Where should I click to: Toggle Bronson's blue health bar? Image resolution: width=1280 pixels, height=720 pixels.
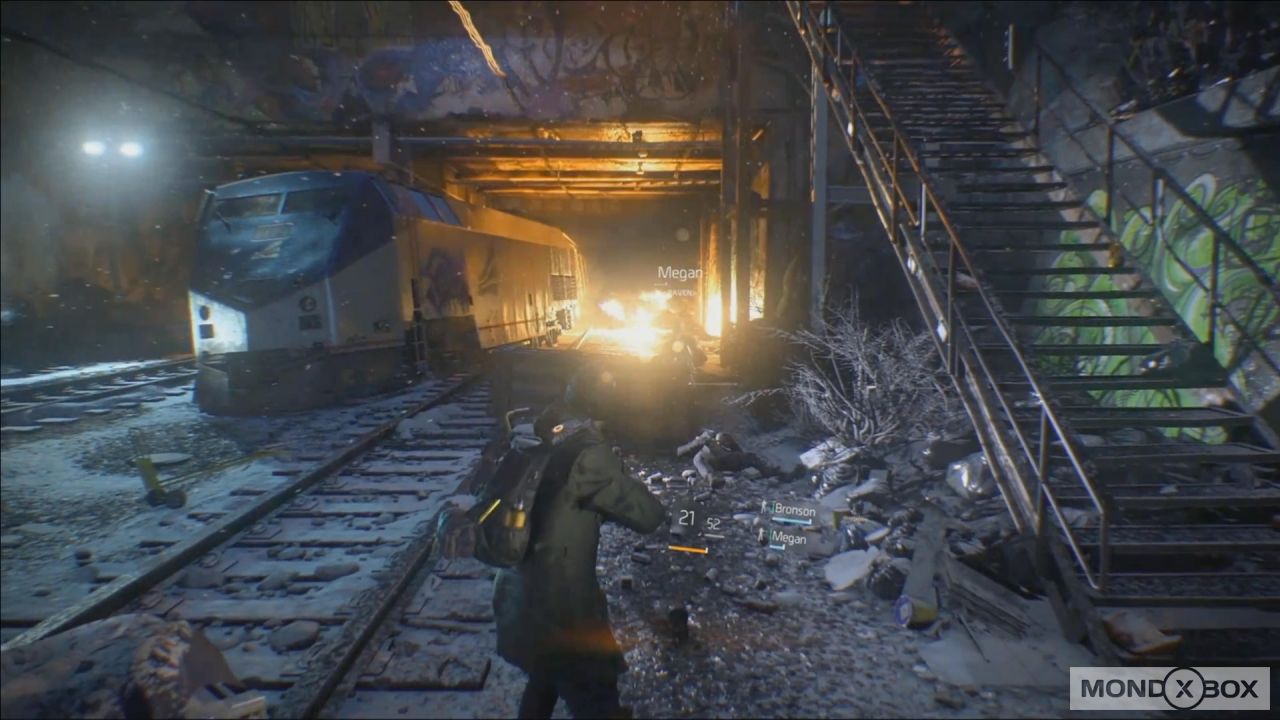coord(792,520)
